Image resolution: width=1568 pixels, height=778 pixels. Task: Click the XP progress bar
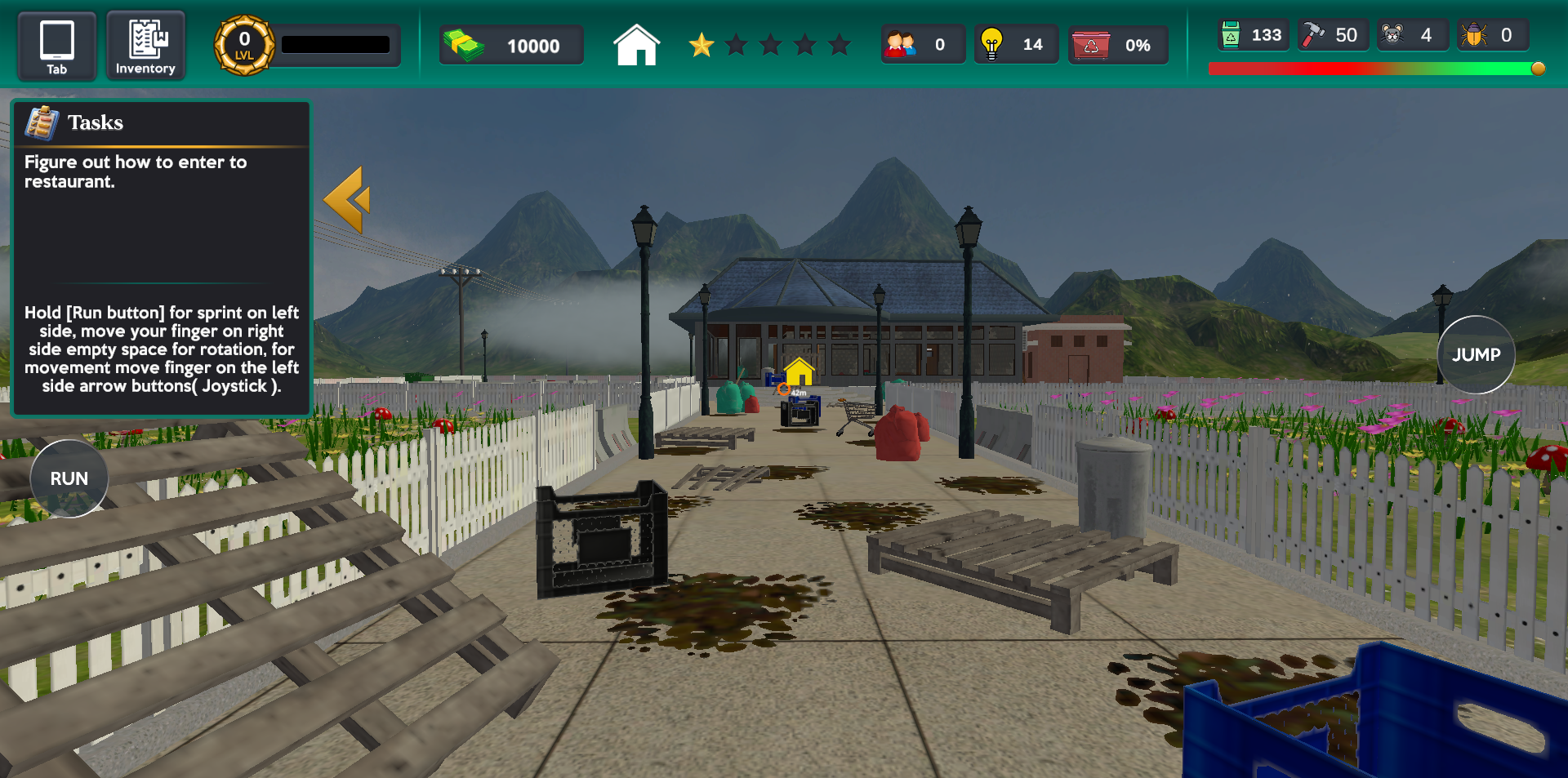click(335, 44)
